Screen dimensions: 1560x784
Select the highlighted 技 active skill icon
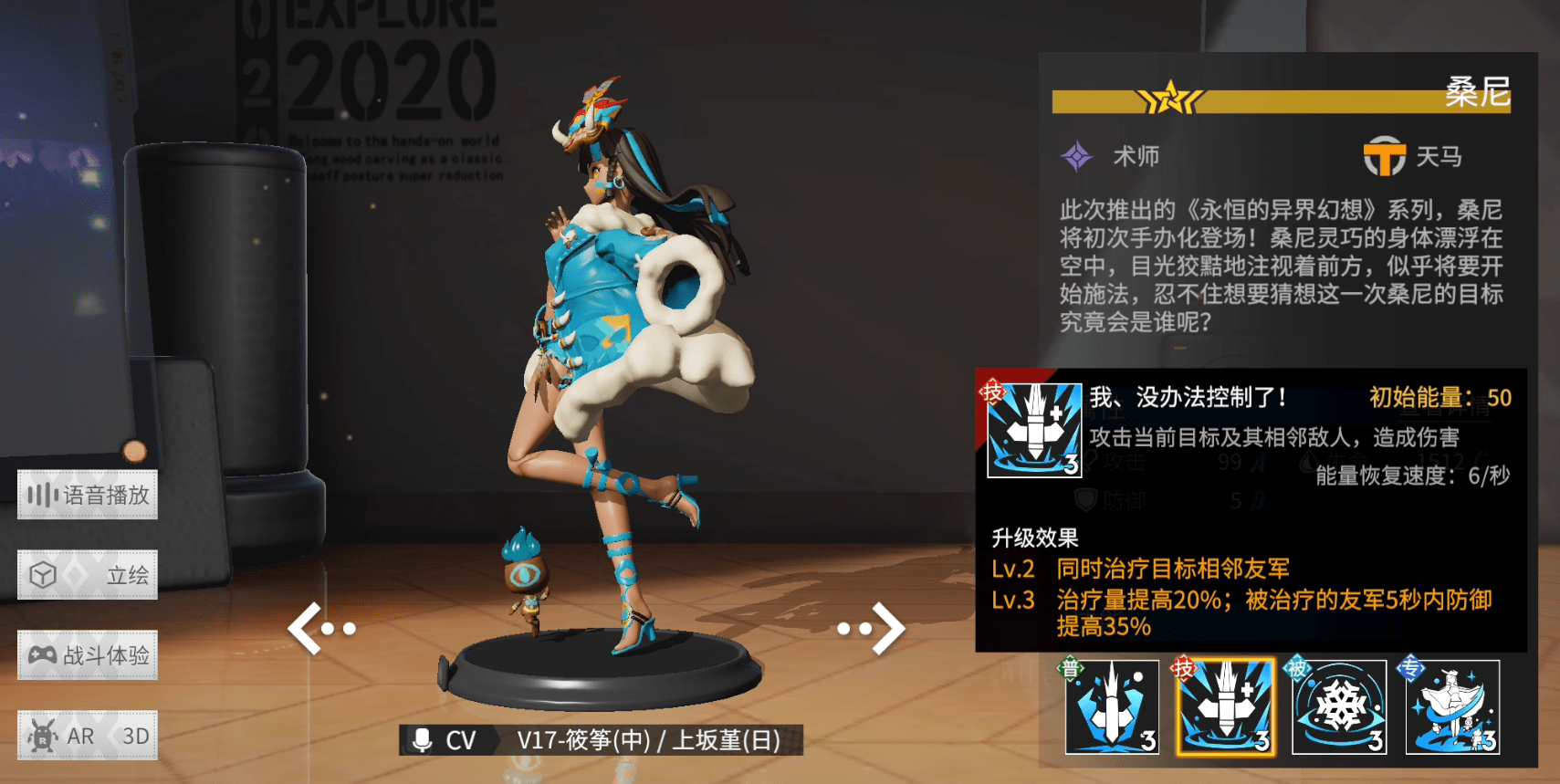point(1225,707)
